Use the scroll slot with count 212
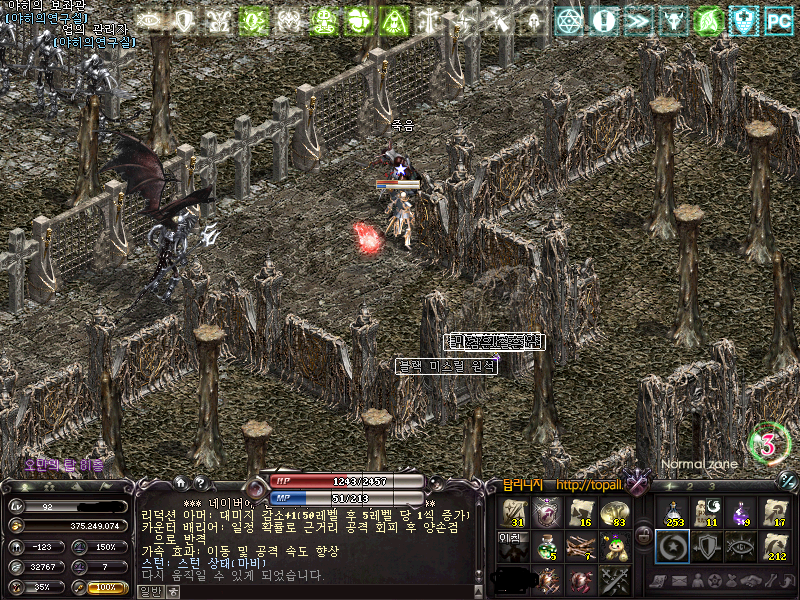Viewport: 800px width, 600px height. coord(776,546)
